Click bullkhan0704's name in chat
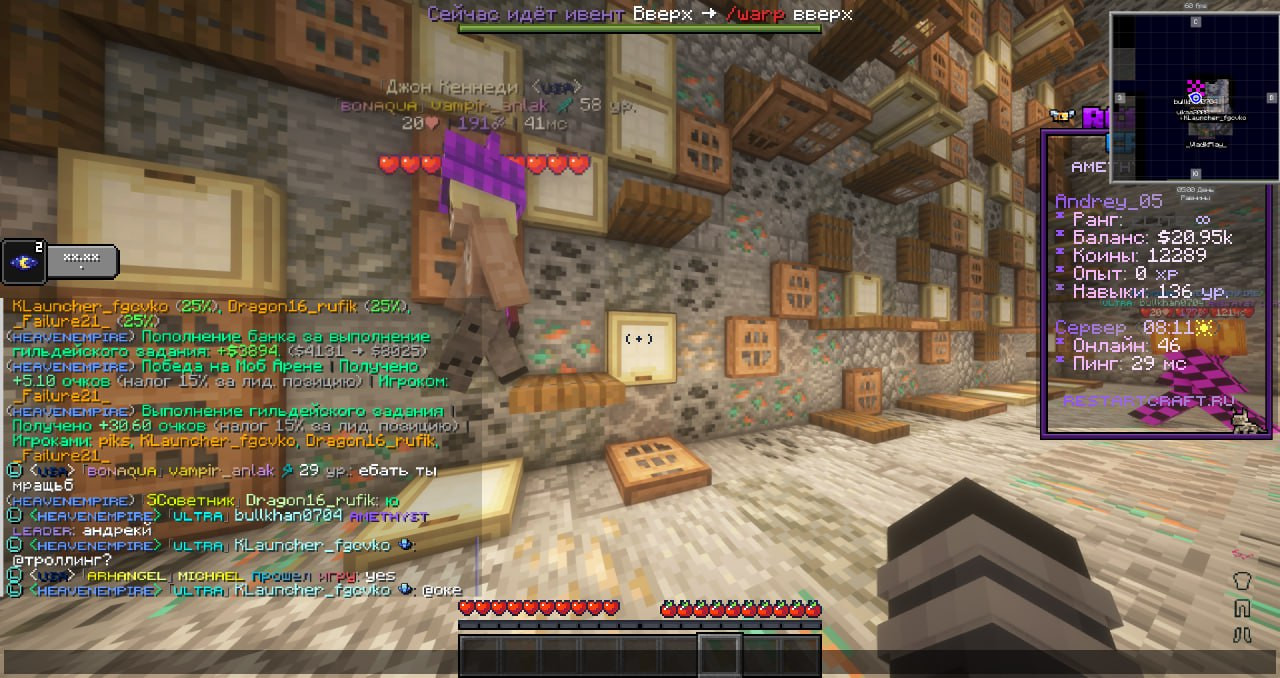Screen dimensions: 1280x678 point(288,516)
